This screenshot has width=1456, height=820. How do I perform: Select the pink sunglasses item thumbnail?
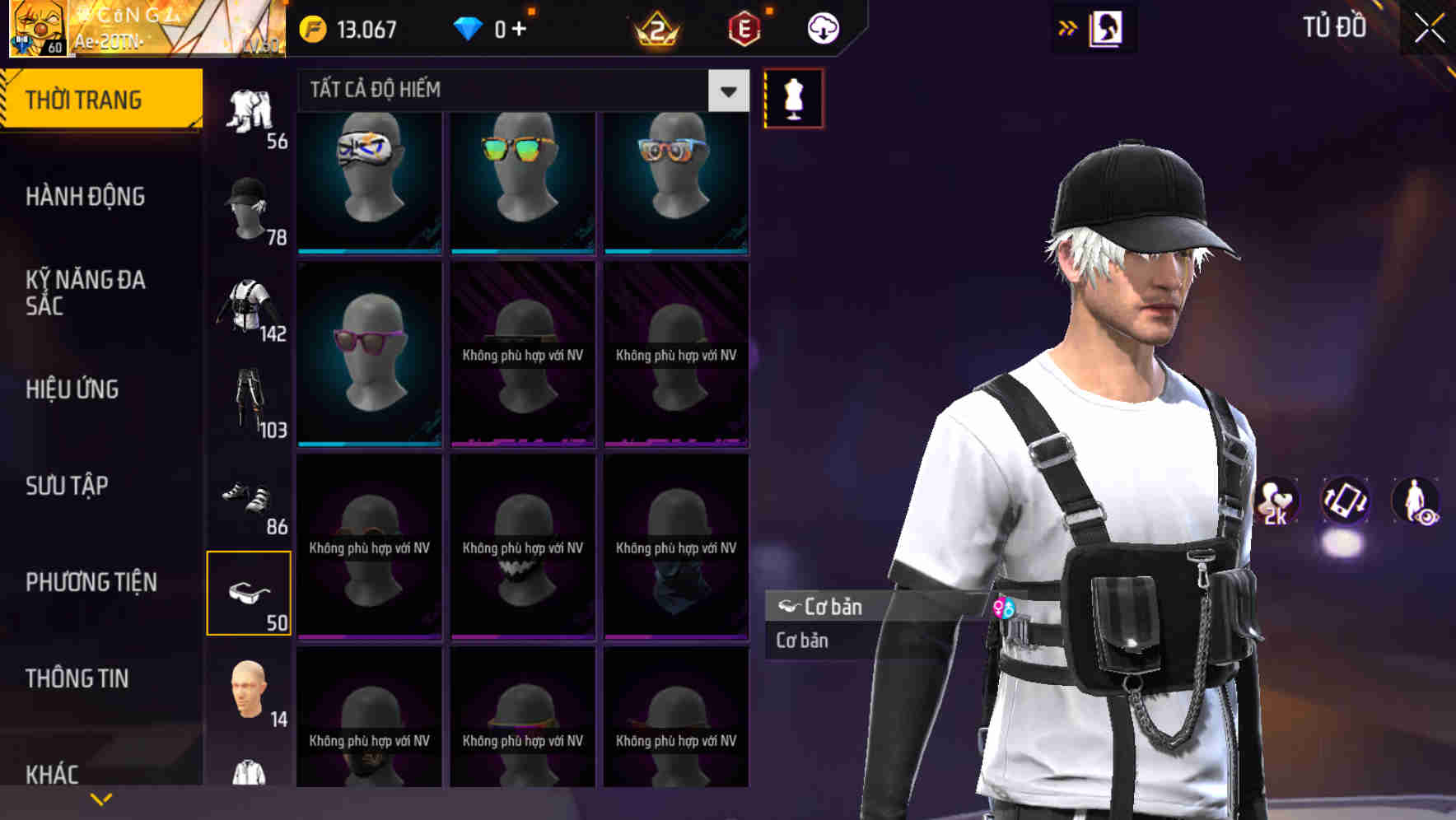click(x=368, y=354)
